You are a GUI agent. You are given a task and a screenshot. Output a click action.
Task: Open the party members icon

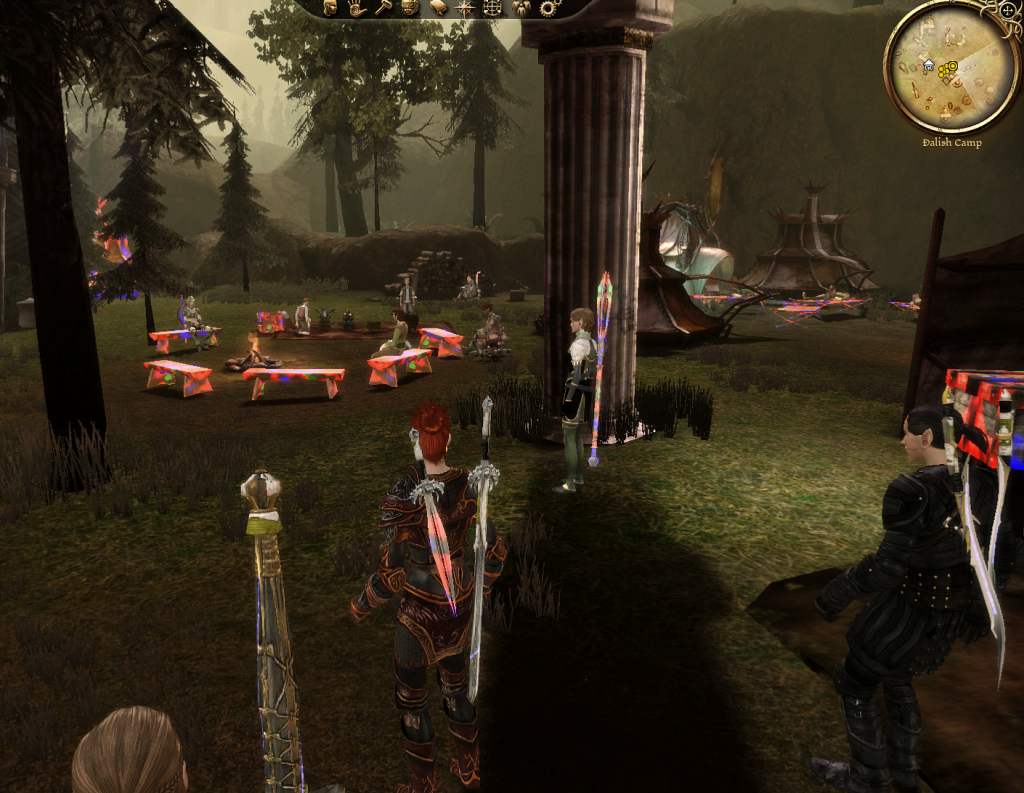click(520, 8)
